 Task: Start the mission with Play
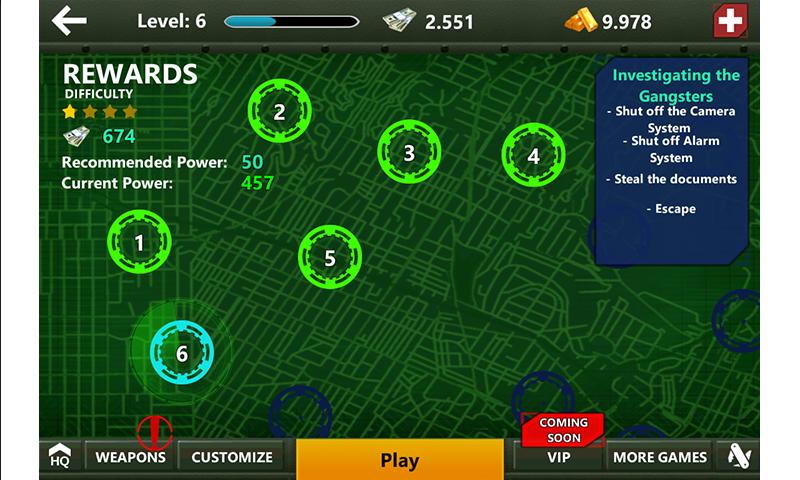(x=399, y=460)
